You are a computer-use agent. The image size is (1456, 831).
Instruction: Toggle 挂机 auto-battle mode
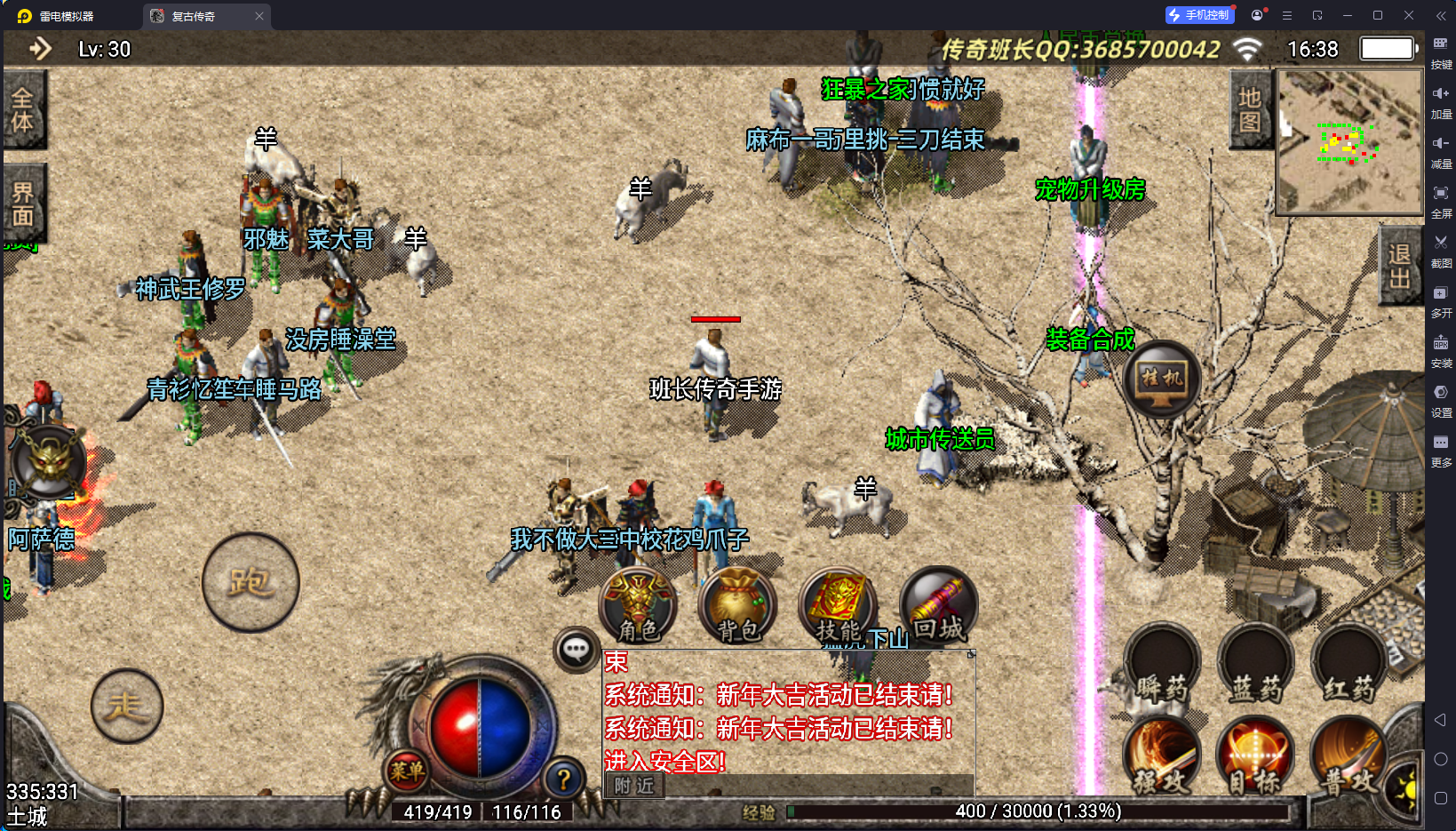pos(1162,380)
